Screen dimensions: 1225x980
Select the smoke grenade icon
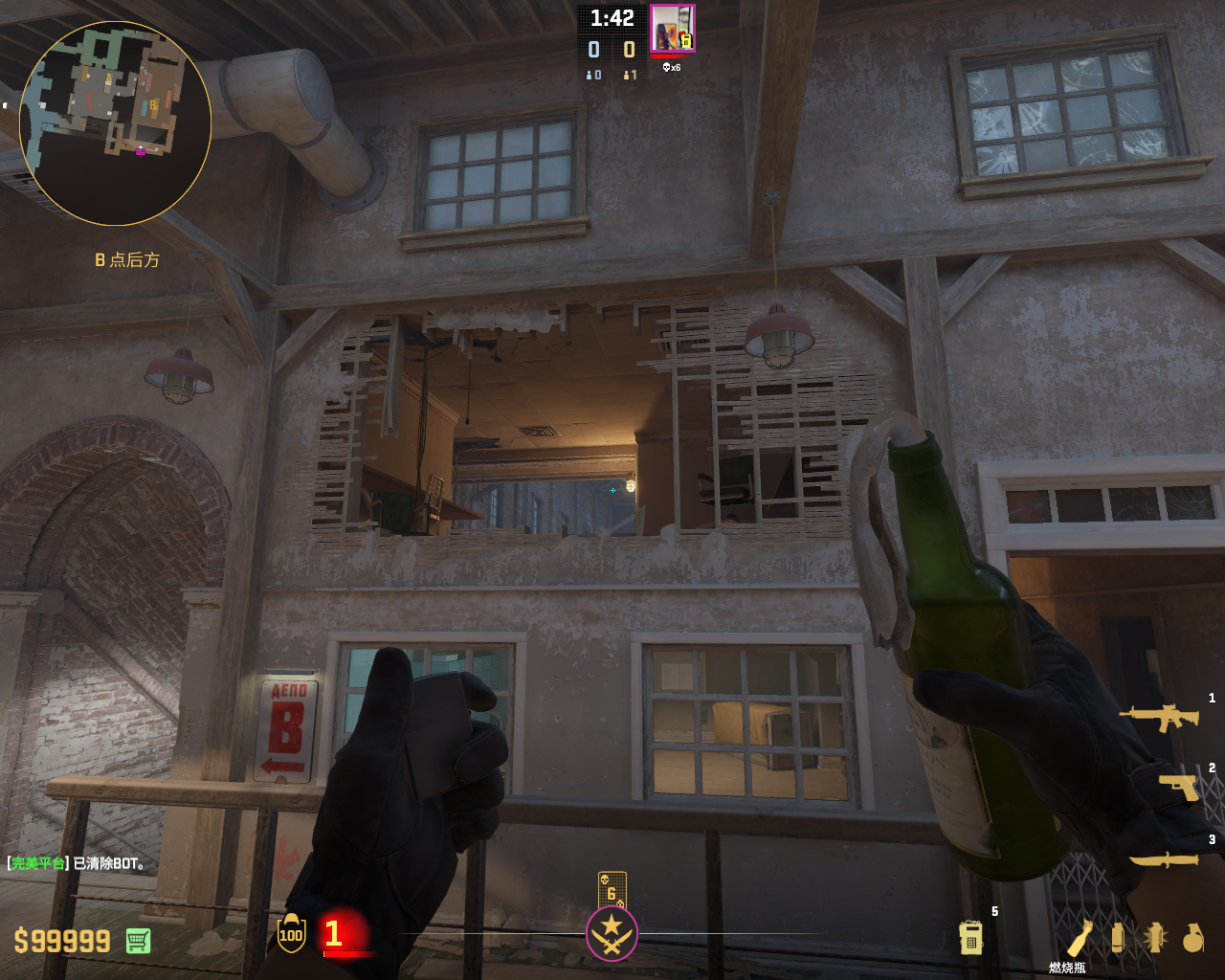pyautogui.click(x=1117, y=938)
